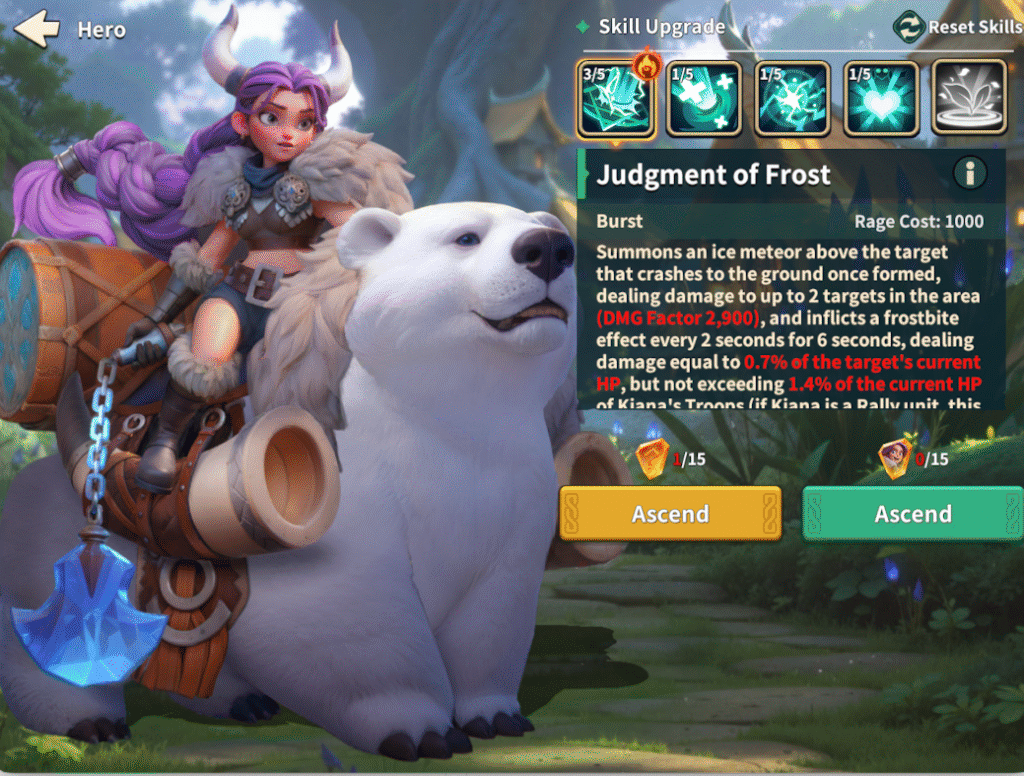1024x776 pixels.
Task: Select the Judgment of Frost skill icon
Action: click(616, 99)
